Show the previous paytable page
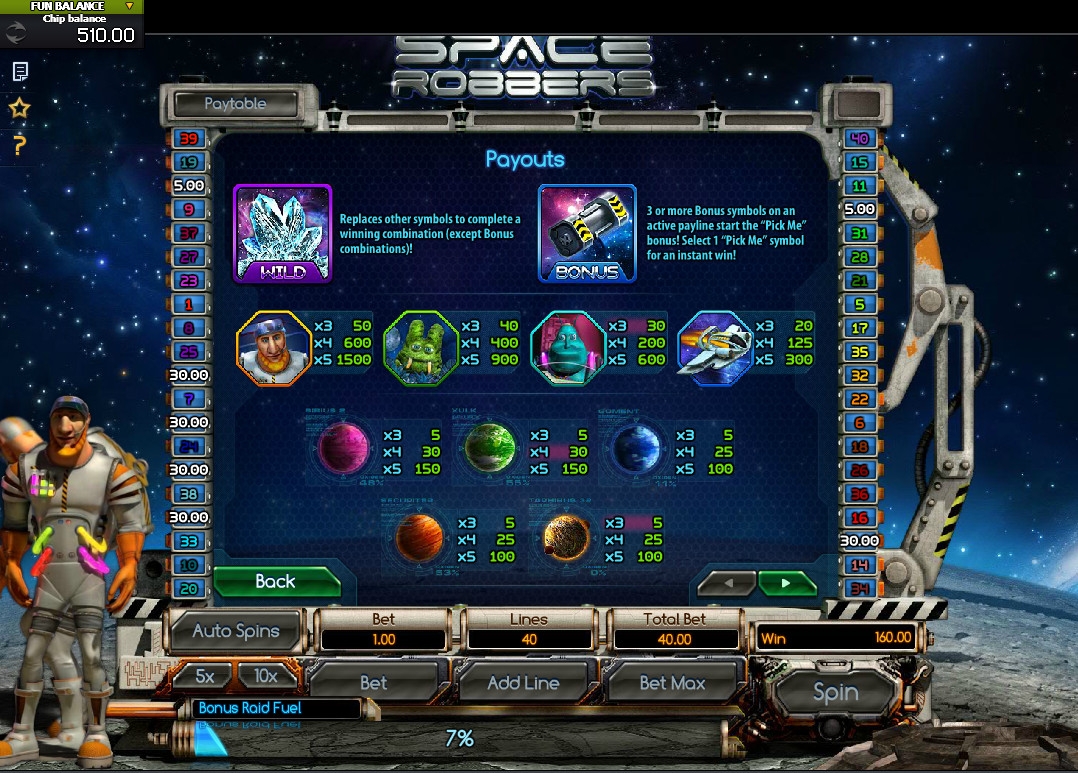Viewport: 1078px width, 773px height. (726, 583)
